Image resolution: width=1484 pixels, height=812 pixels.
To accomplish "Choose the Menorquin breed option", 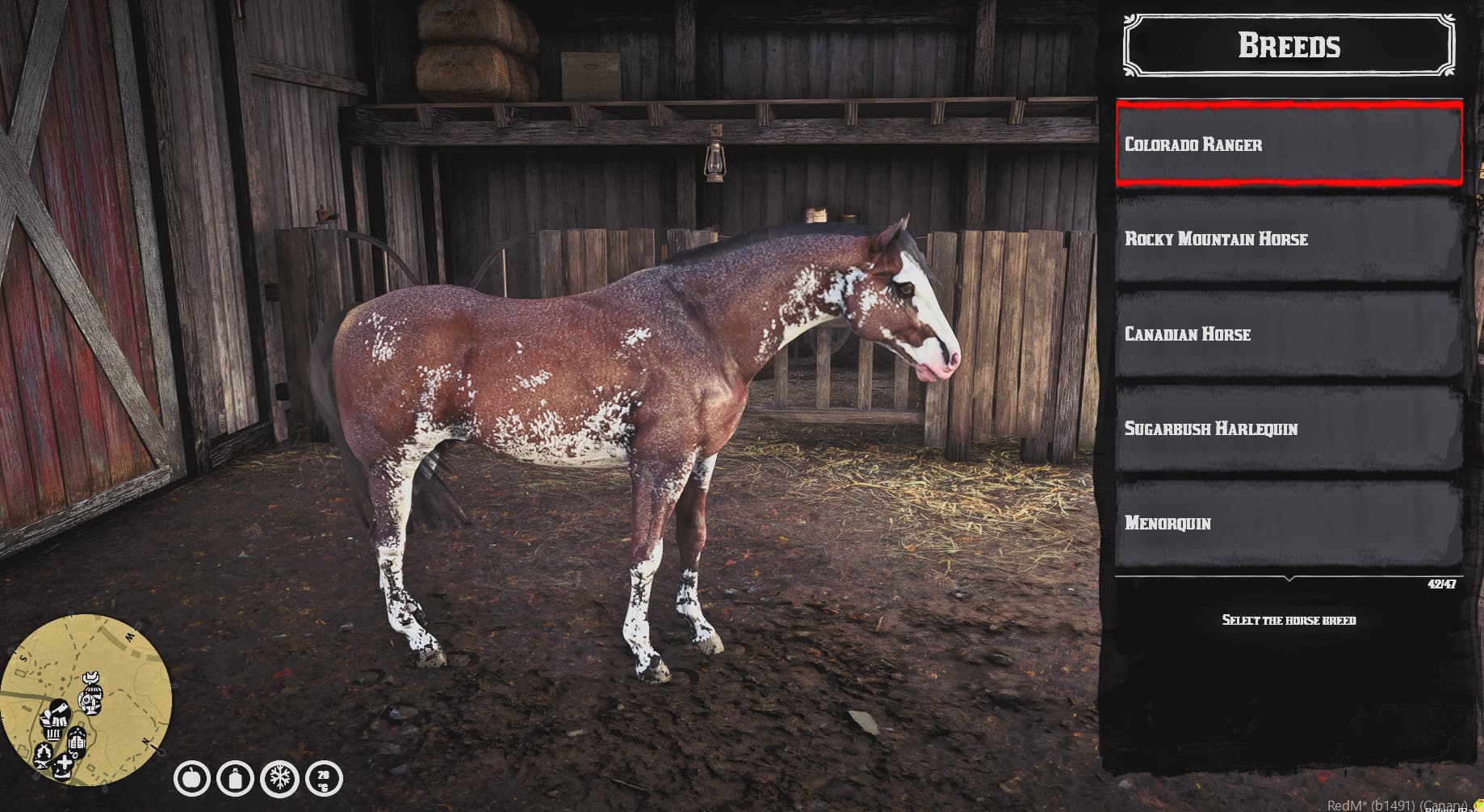I will (1289, 523).
